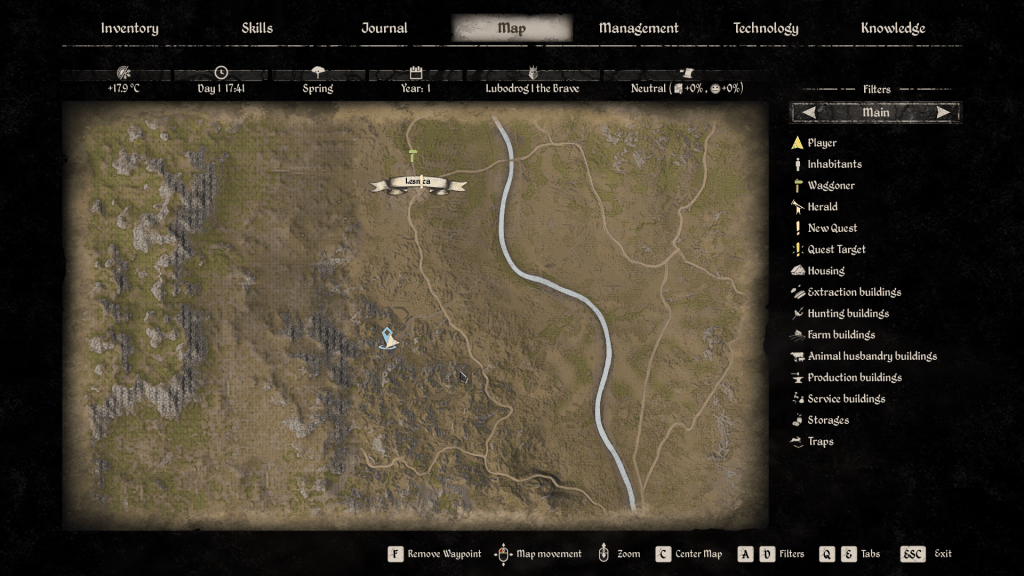Toggle the New Quest filter
Image resolution: width=1024 pixels, height=576 pixels.
832,228
